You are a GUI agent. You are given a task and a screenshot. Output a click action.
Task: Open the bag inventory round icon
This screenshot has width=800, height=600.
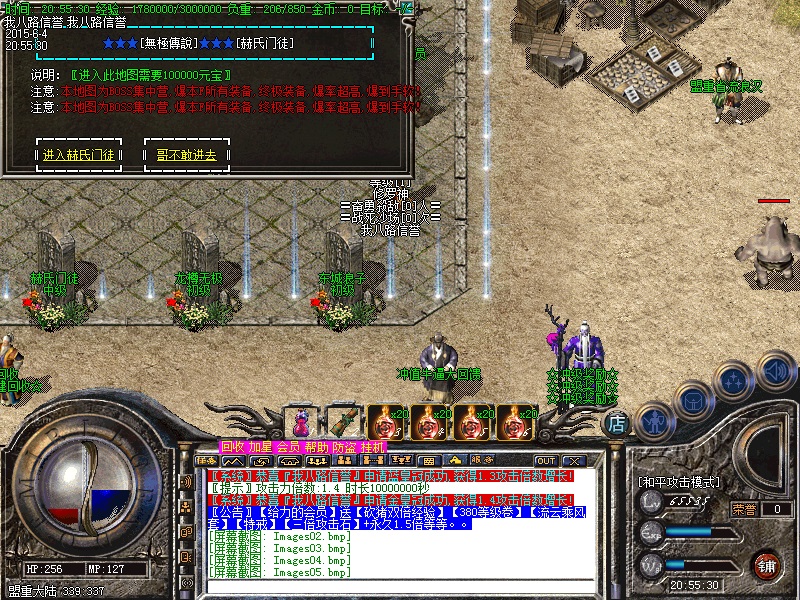point(693,401)
